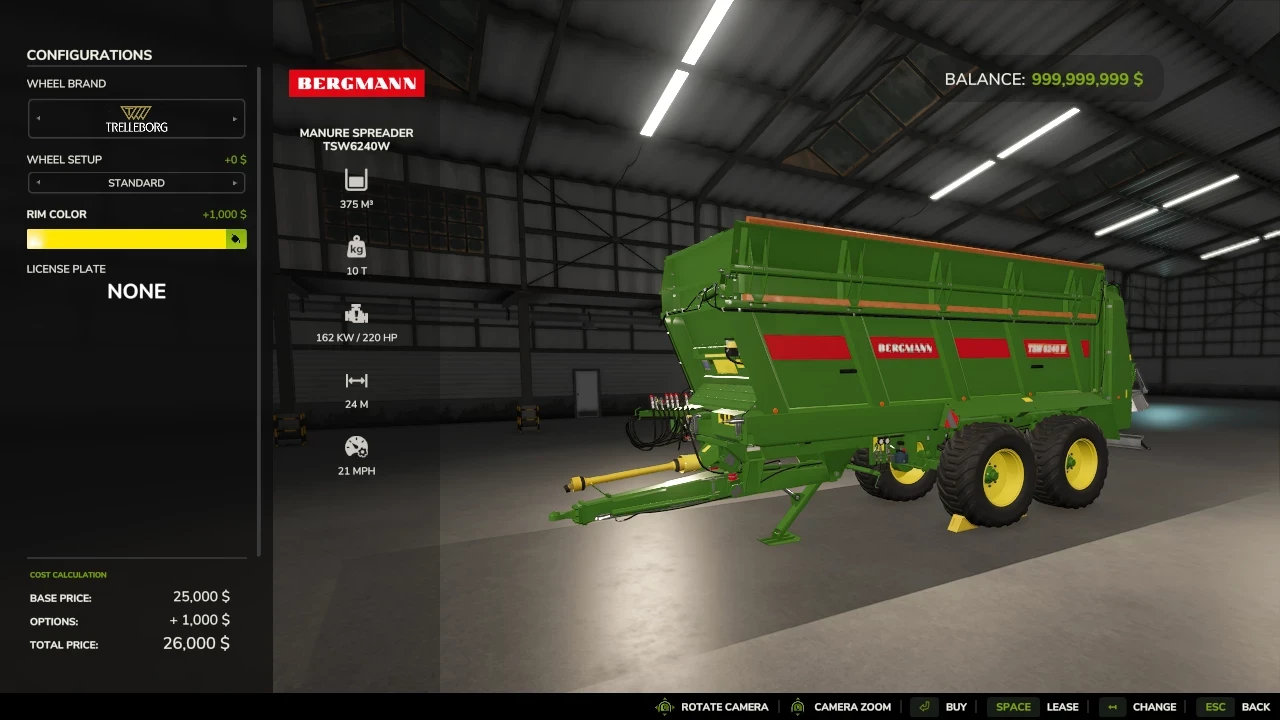Click the working width icon showing 24 M
The height and width of the screenshot is (720, 1280).
356,381
